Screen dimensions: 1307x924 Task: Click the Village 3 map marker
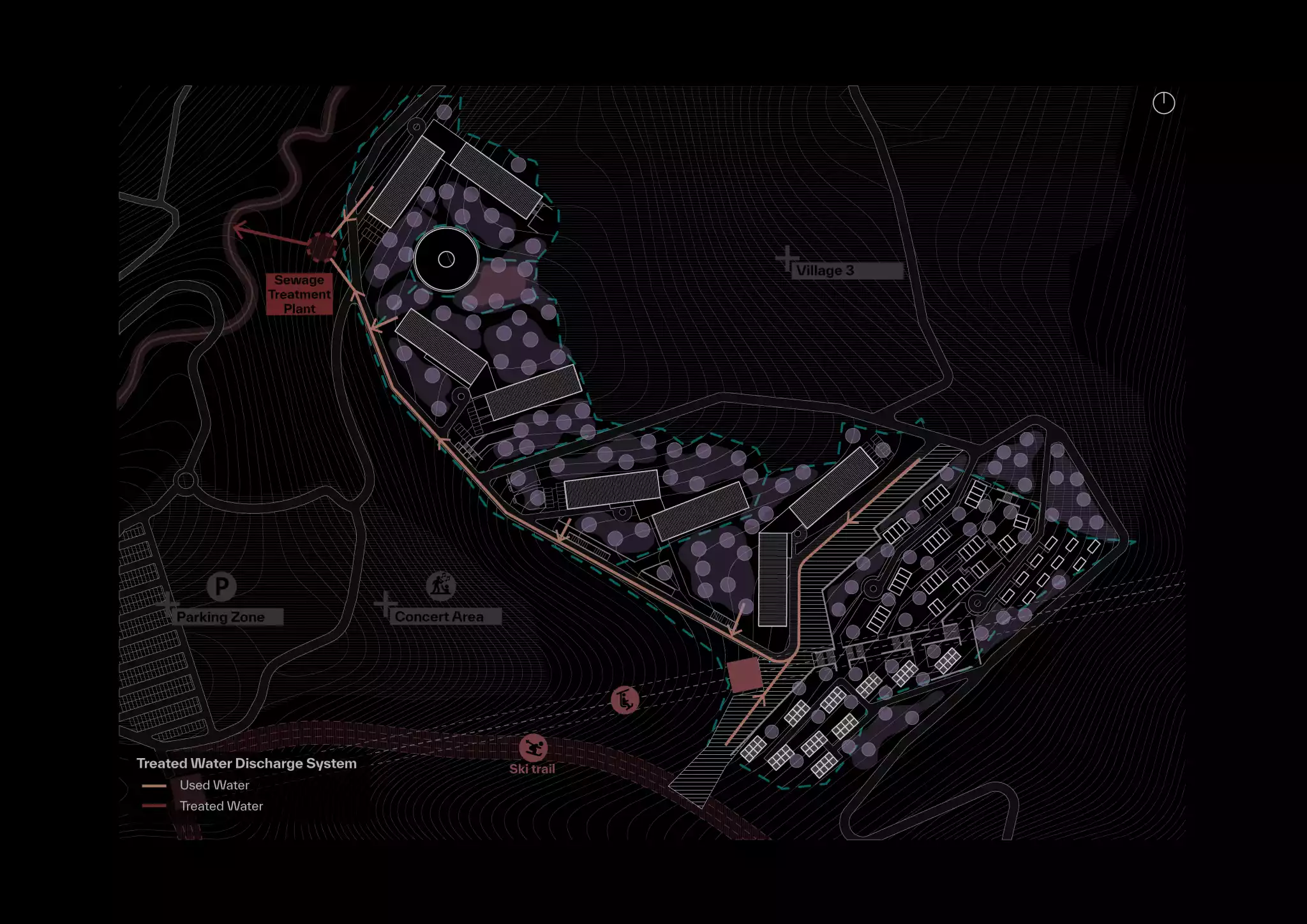tap(788, 259)
